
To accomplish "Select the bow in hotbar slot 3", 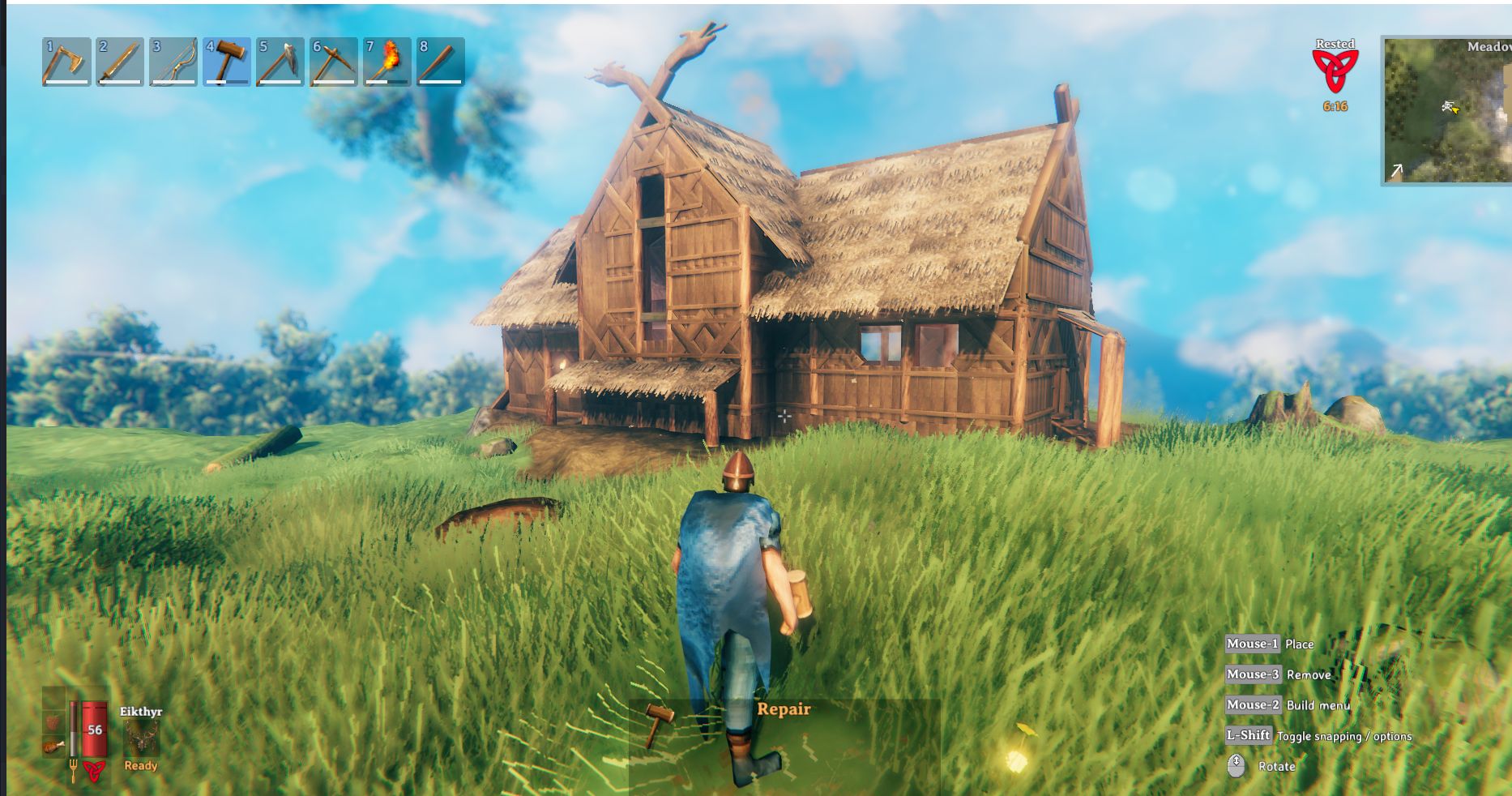I will click(x=173, y=62).
